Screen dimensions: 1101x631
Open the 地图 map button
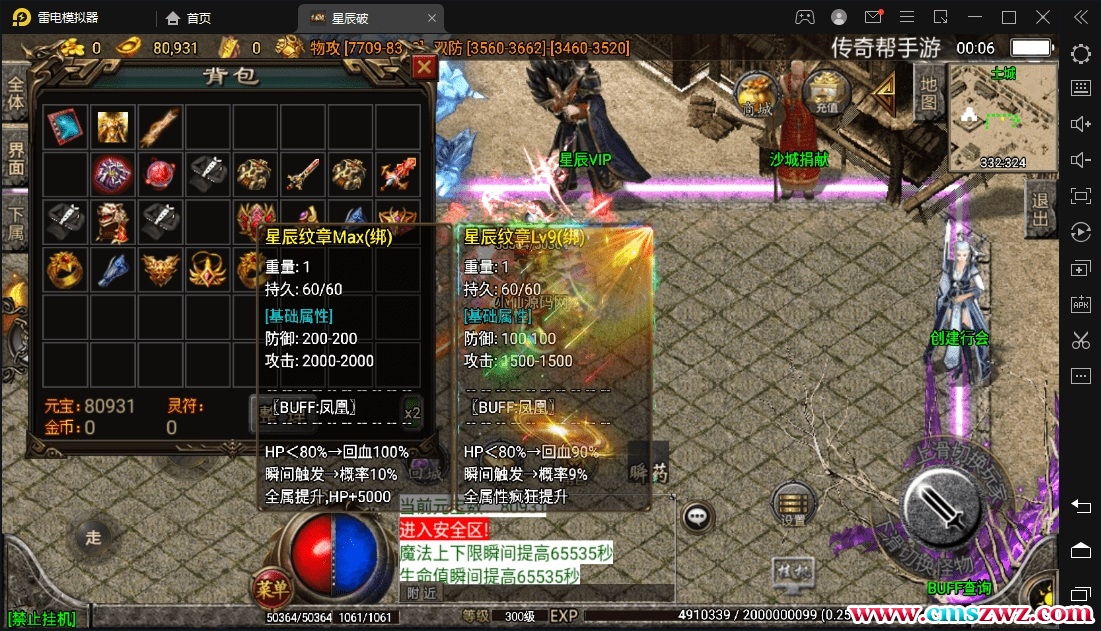point(928,92)
